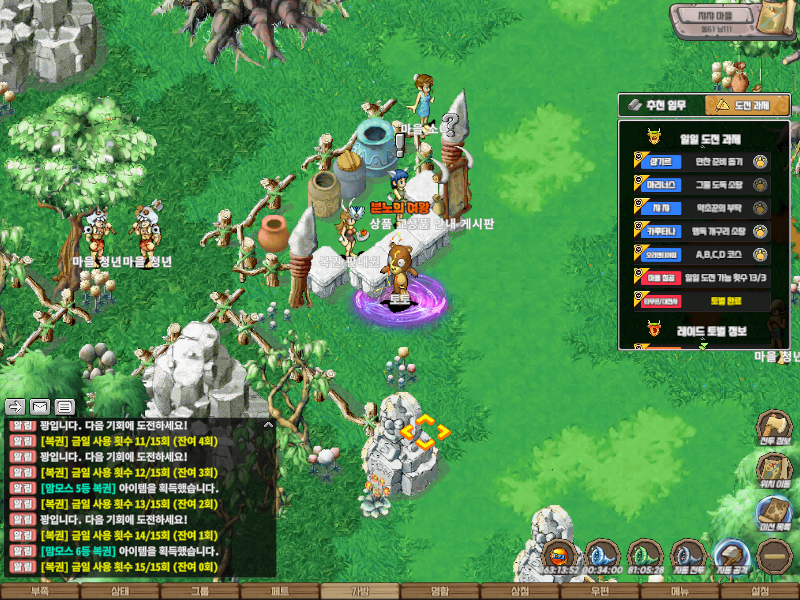Toggle 자동 전투 horn icon

(688, 556)
